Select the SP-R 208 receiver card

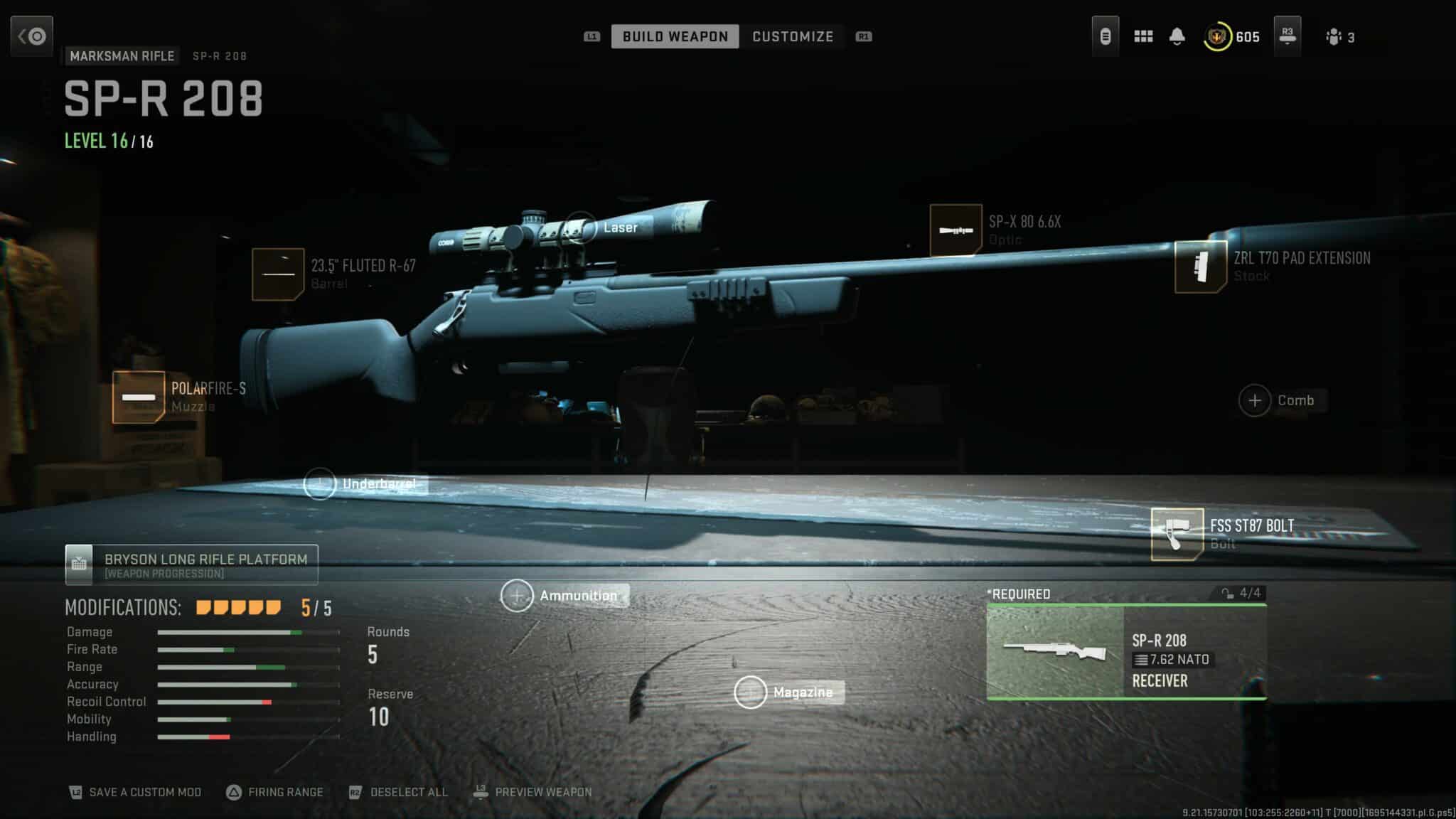(1126, 651)
